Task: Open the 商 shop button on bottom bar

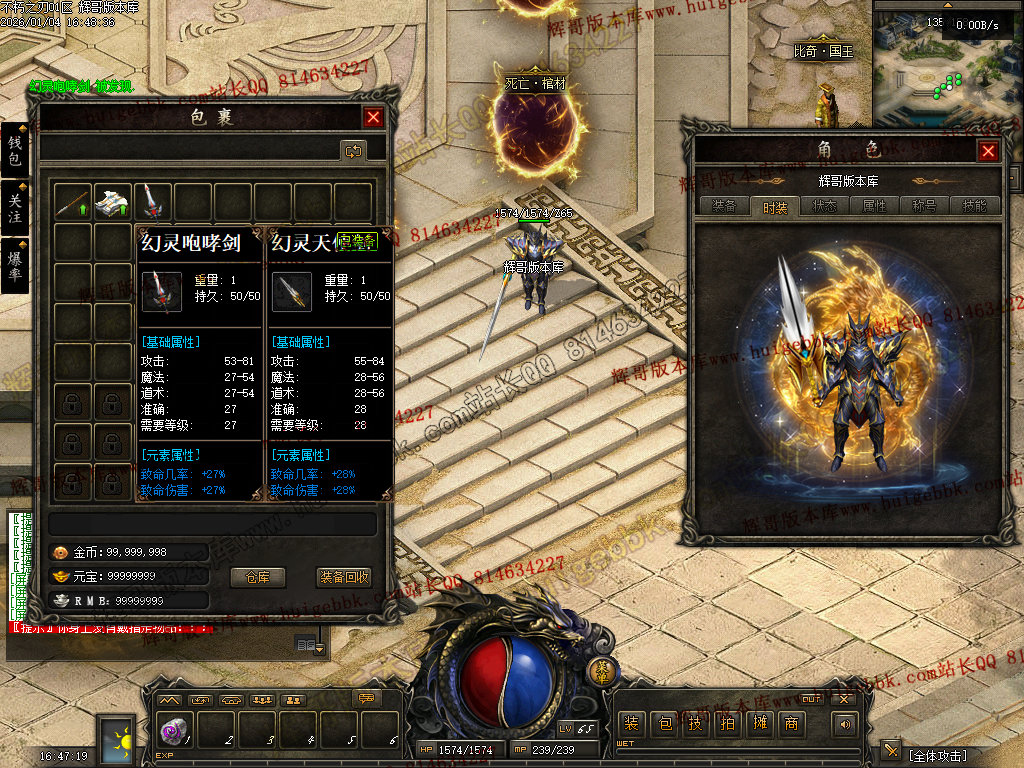Action: (791, 724)
